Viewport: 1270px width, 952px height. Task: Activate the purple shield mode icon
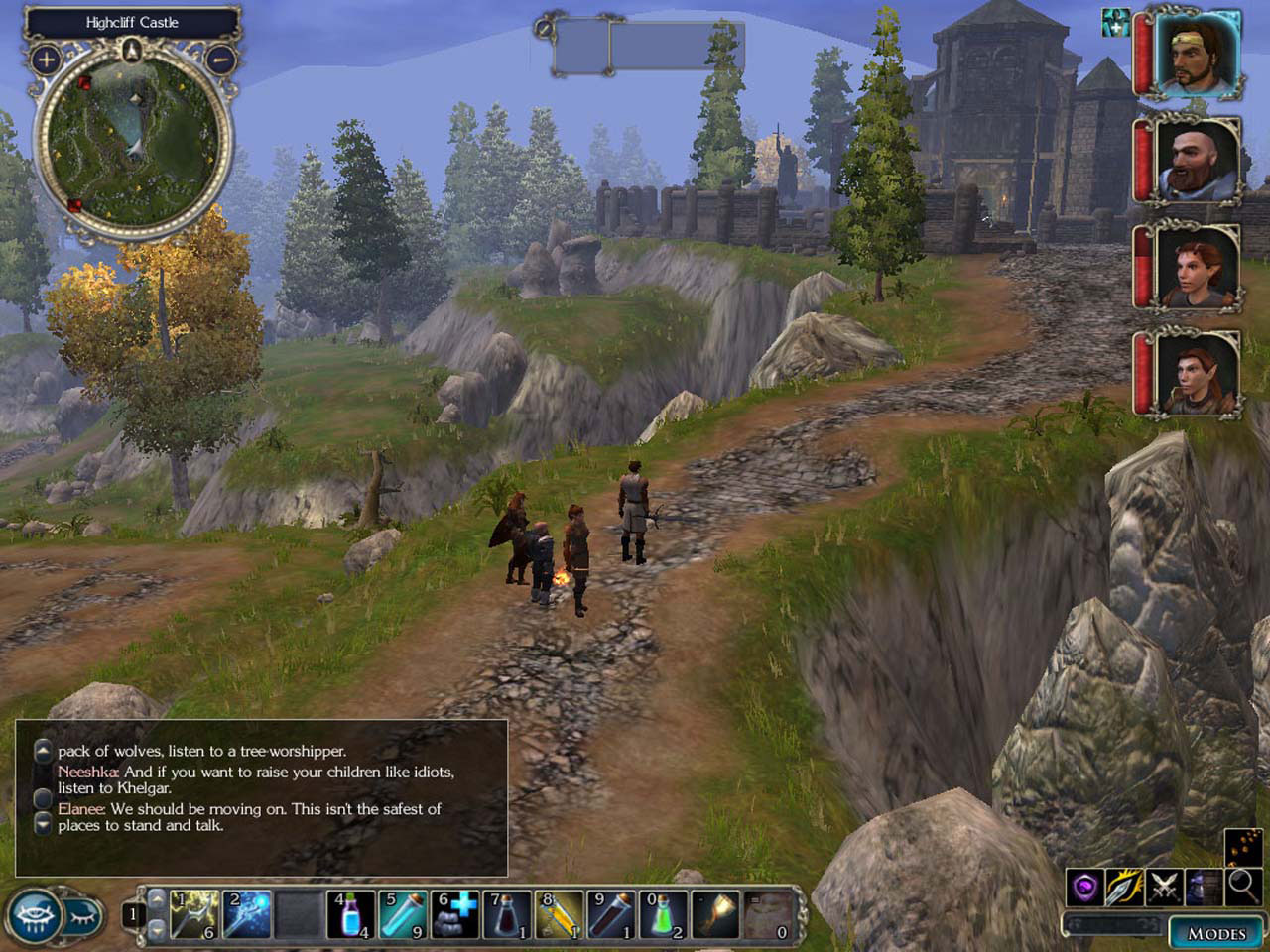point(1086,887)
